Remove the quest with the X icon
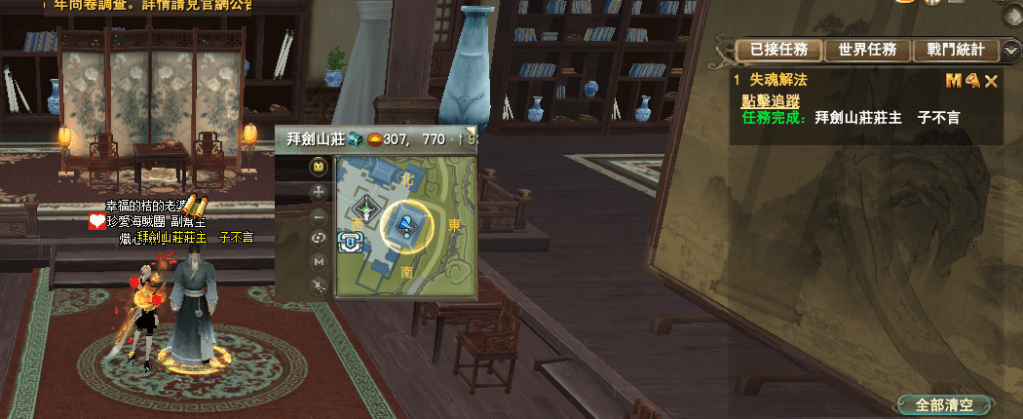This screenshot has width=1023, height=419. [991, 80]
